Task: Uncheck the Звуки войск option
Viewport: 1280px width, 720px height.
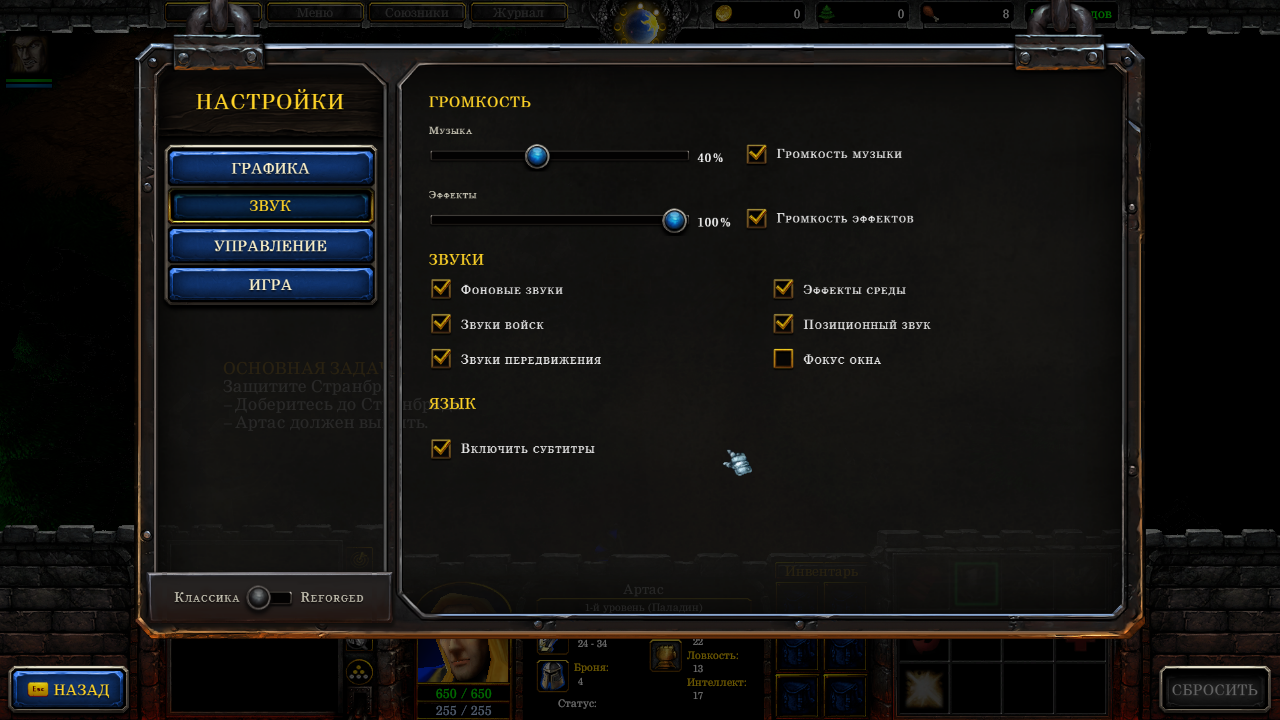Action: point(441,324)
